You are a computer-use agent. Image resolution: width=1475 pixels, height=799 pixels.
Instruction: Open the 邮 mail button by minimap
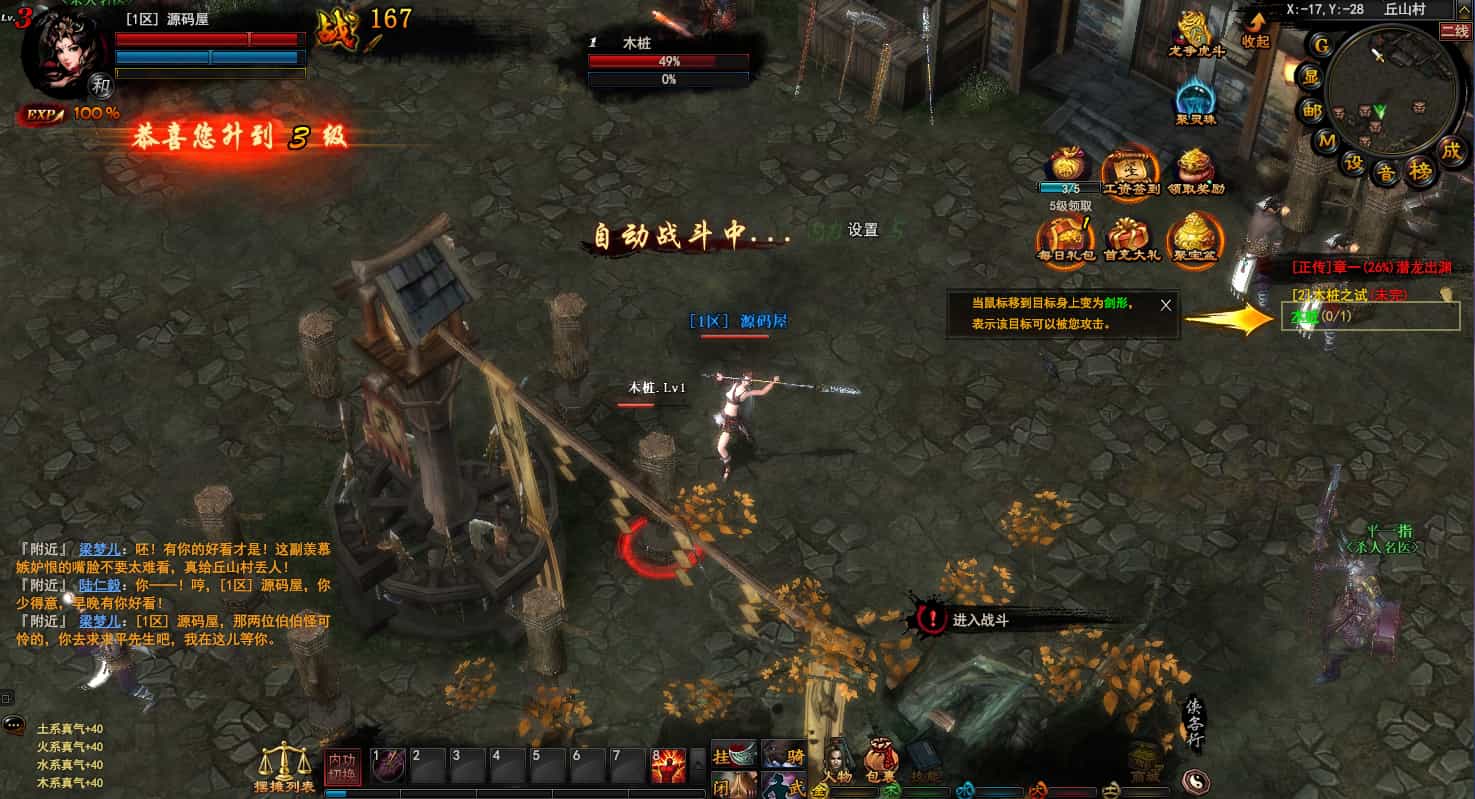point(1312,110)
